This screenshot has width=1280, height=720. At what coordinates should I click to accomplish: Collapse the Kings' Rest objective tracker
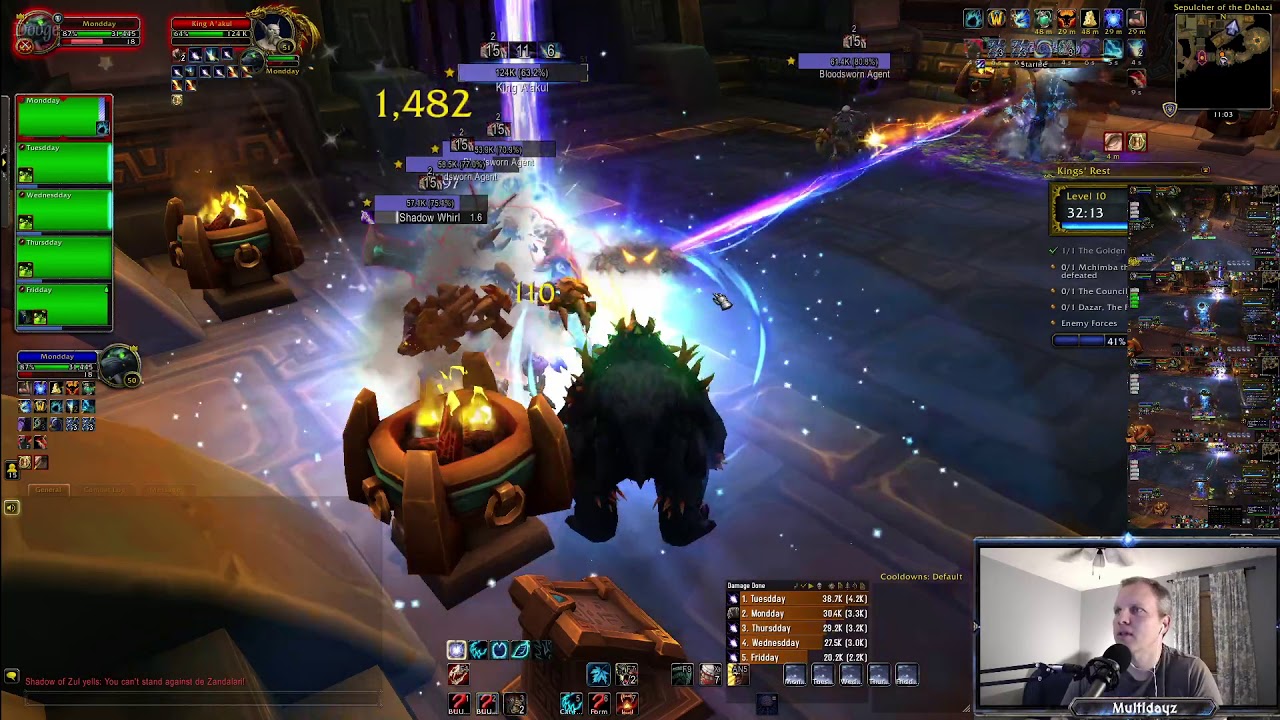pos(1205,171)
